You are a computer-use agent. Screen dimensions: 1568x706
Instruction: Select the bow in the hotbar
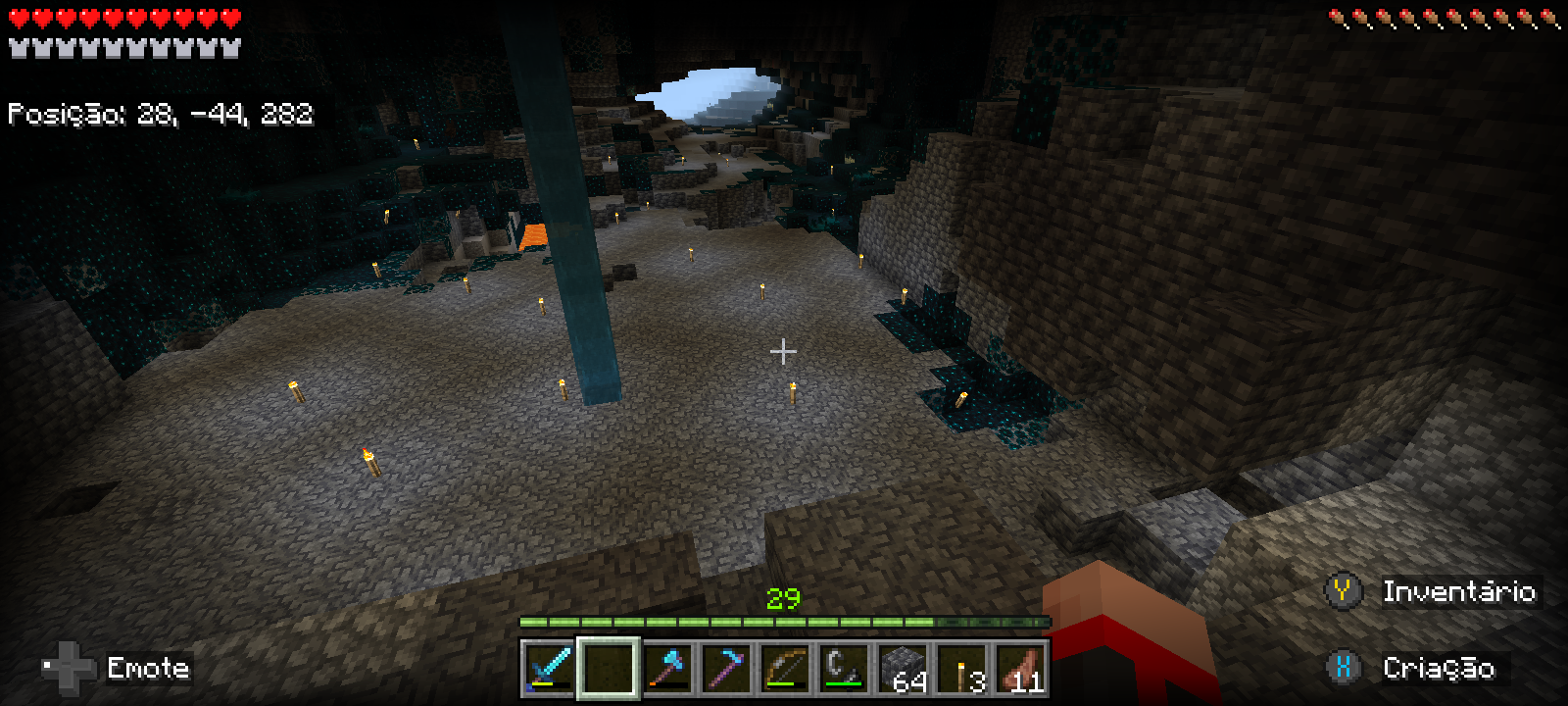click(785, 669)
